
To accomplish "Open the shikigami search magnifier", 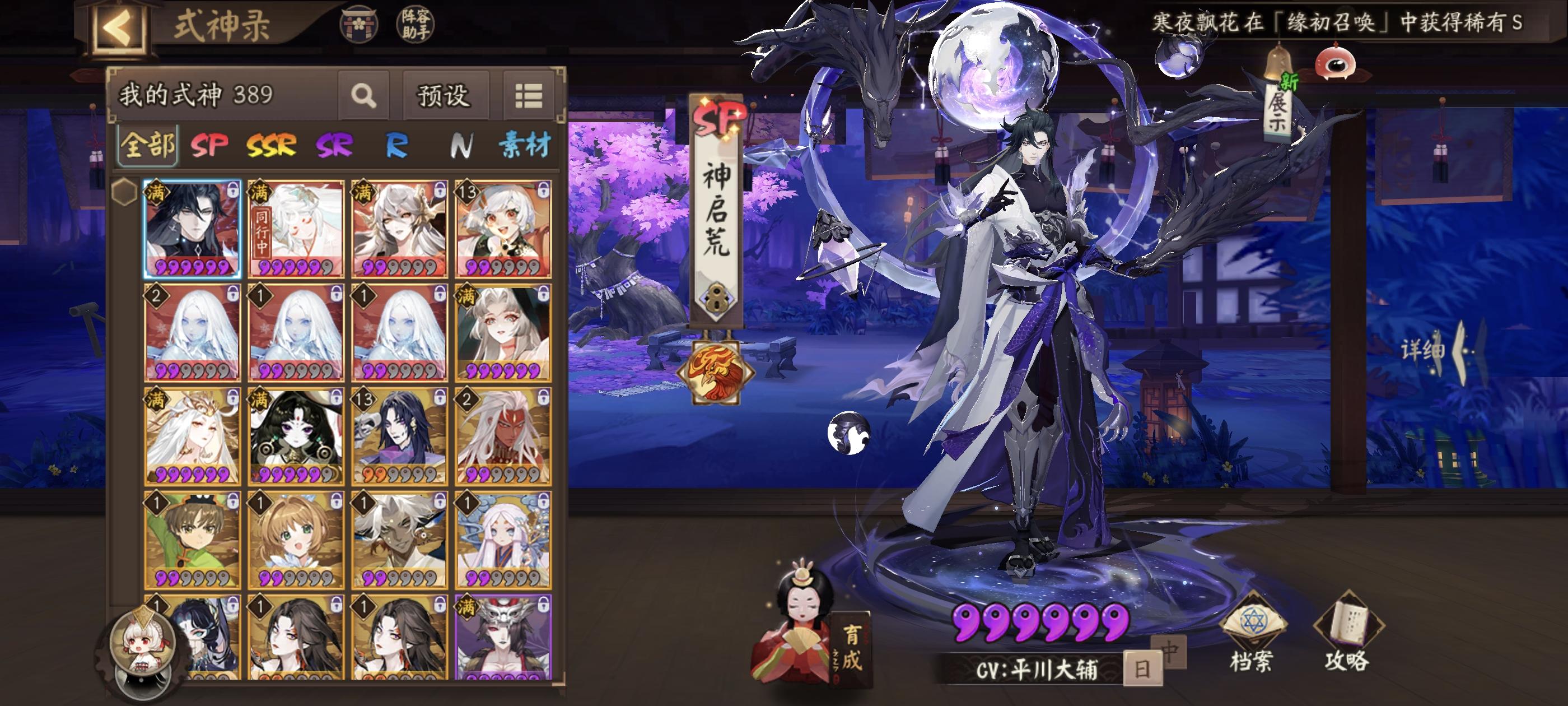I will point(364,96).
